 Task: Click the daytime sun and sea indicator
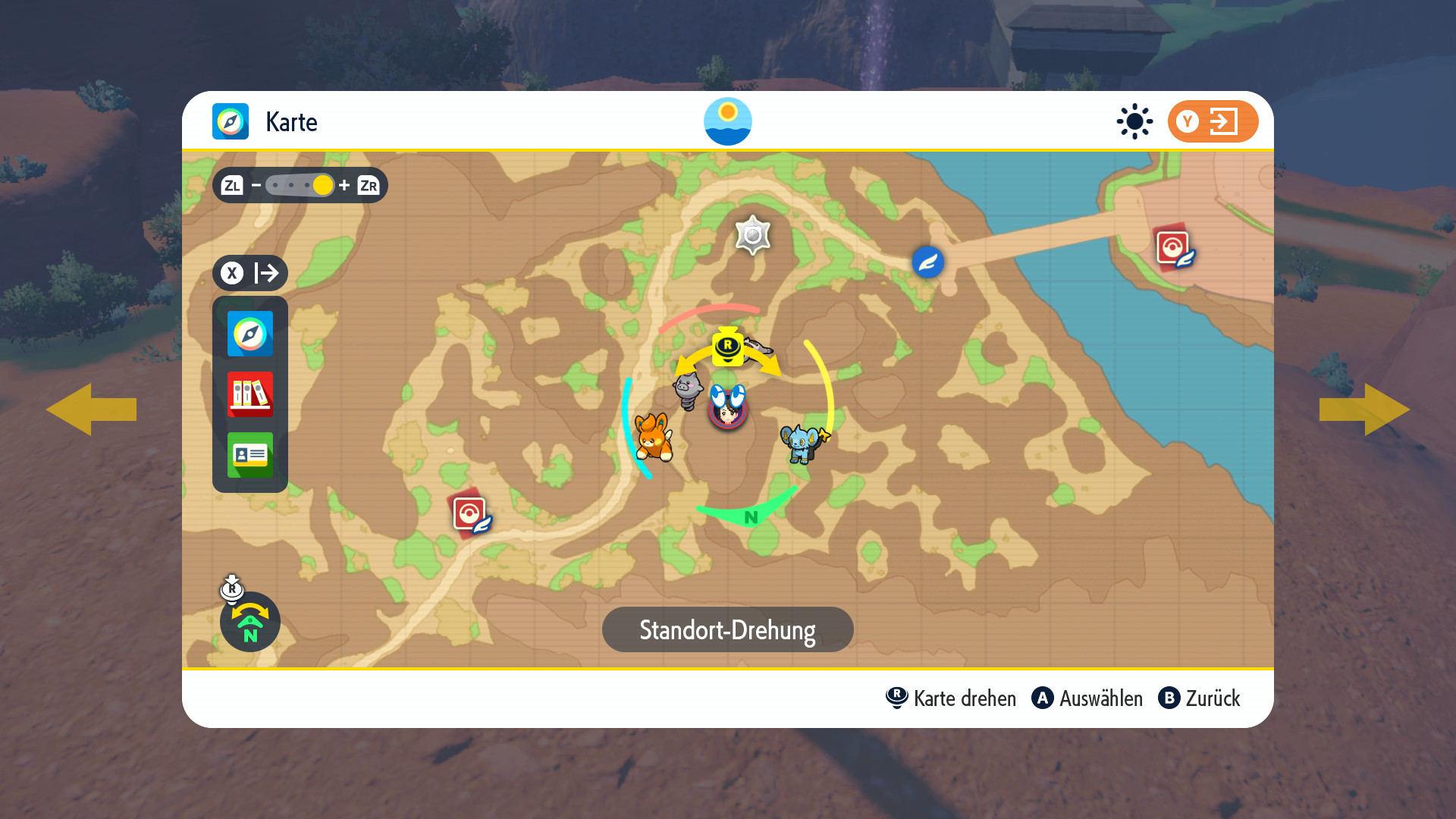click(727, 121)
